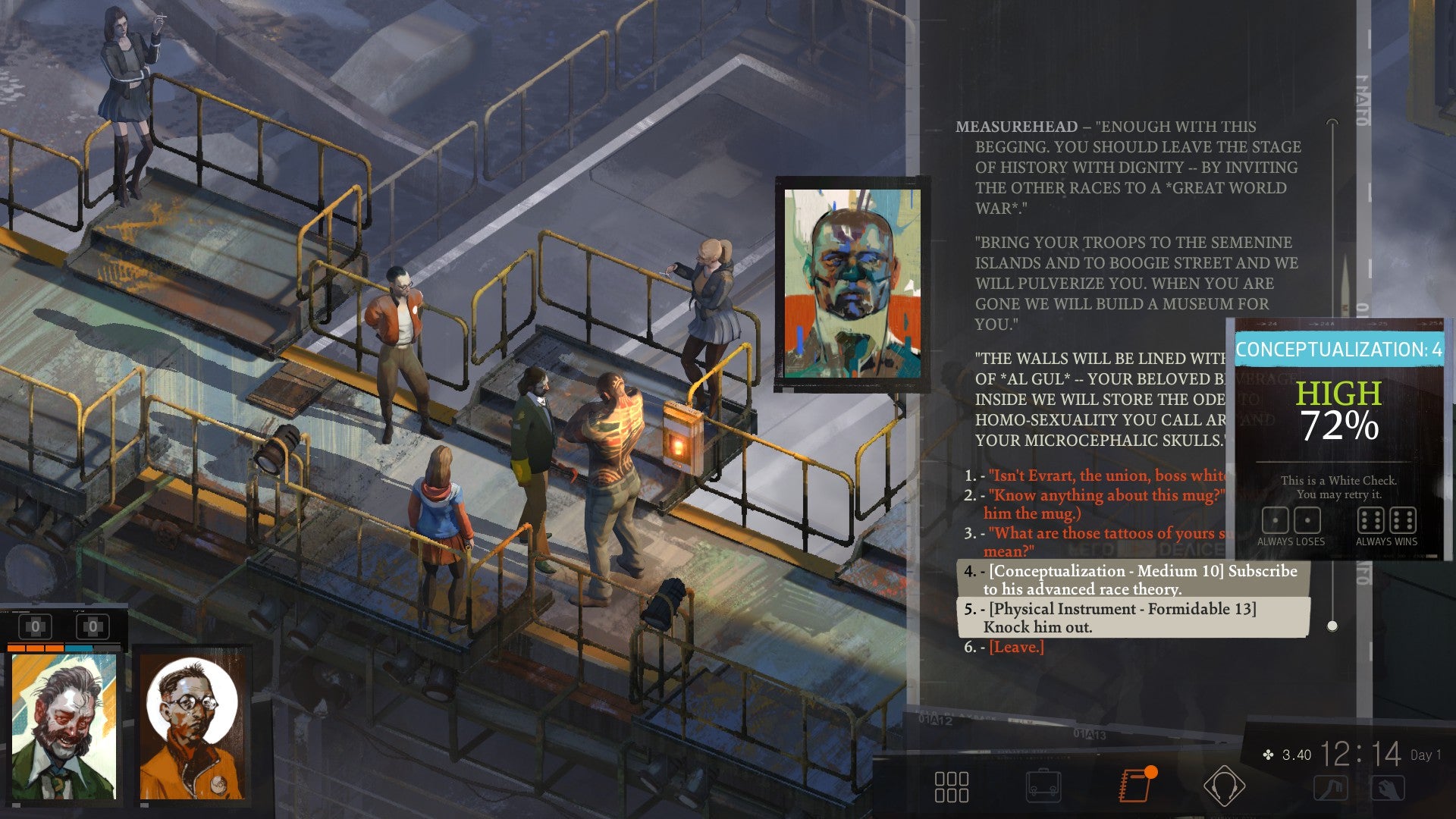The height and width of the screenshot is (819, 1456).
Task: Open the journal notebook icon with orange notification
Action: [x=1137, y=786]
